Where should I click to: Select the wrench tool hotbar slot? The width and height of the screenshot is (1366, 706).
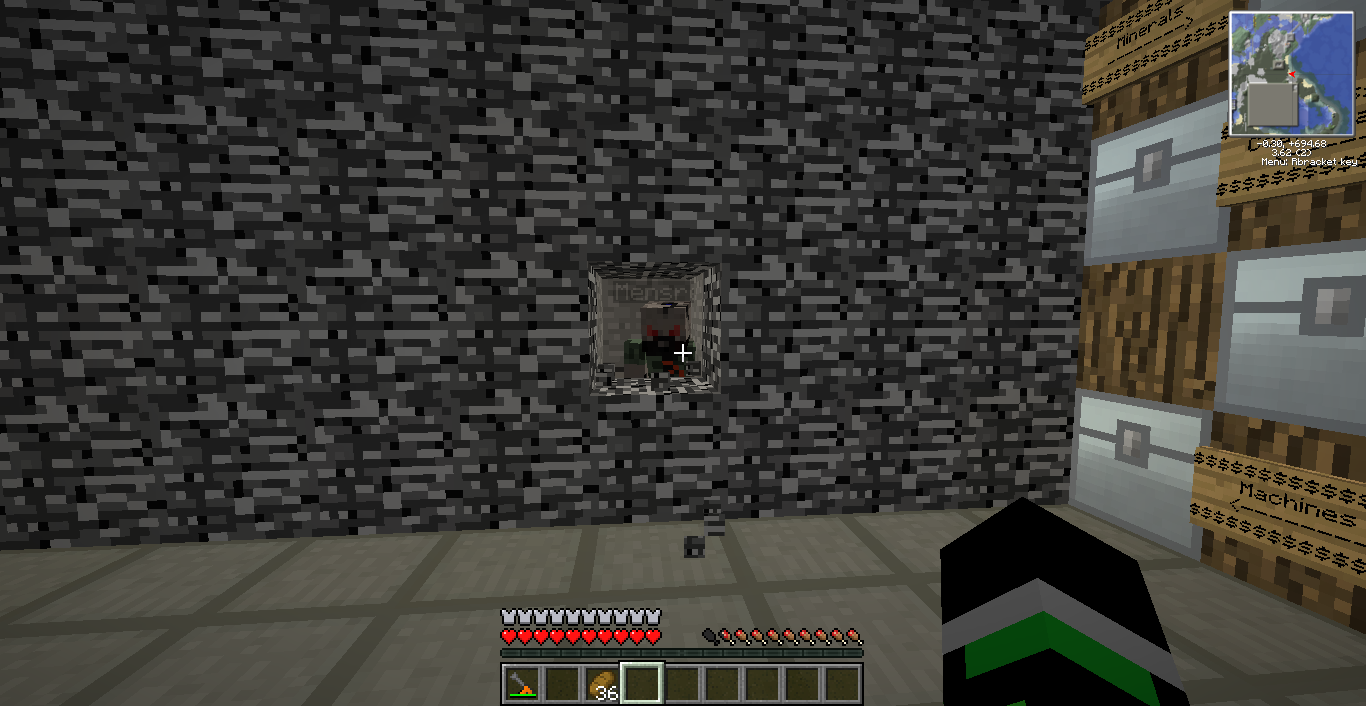521,684
